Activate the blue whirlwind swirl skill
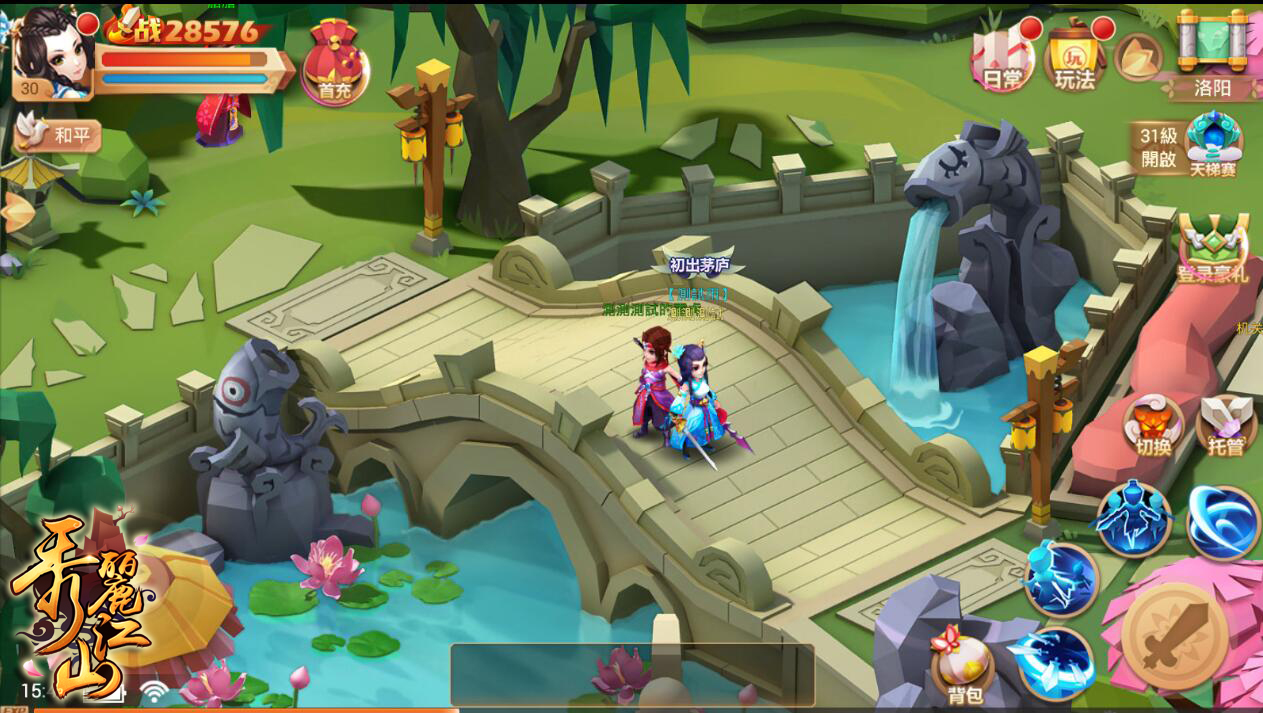This screenshot has width=1263, height=713. 1223,522
